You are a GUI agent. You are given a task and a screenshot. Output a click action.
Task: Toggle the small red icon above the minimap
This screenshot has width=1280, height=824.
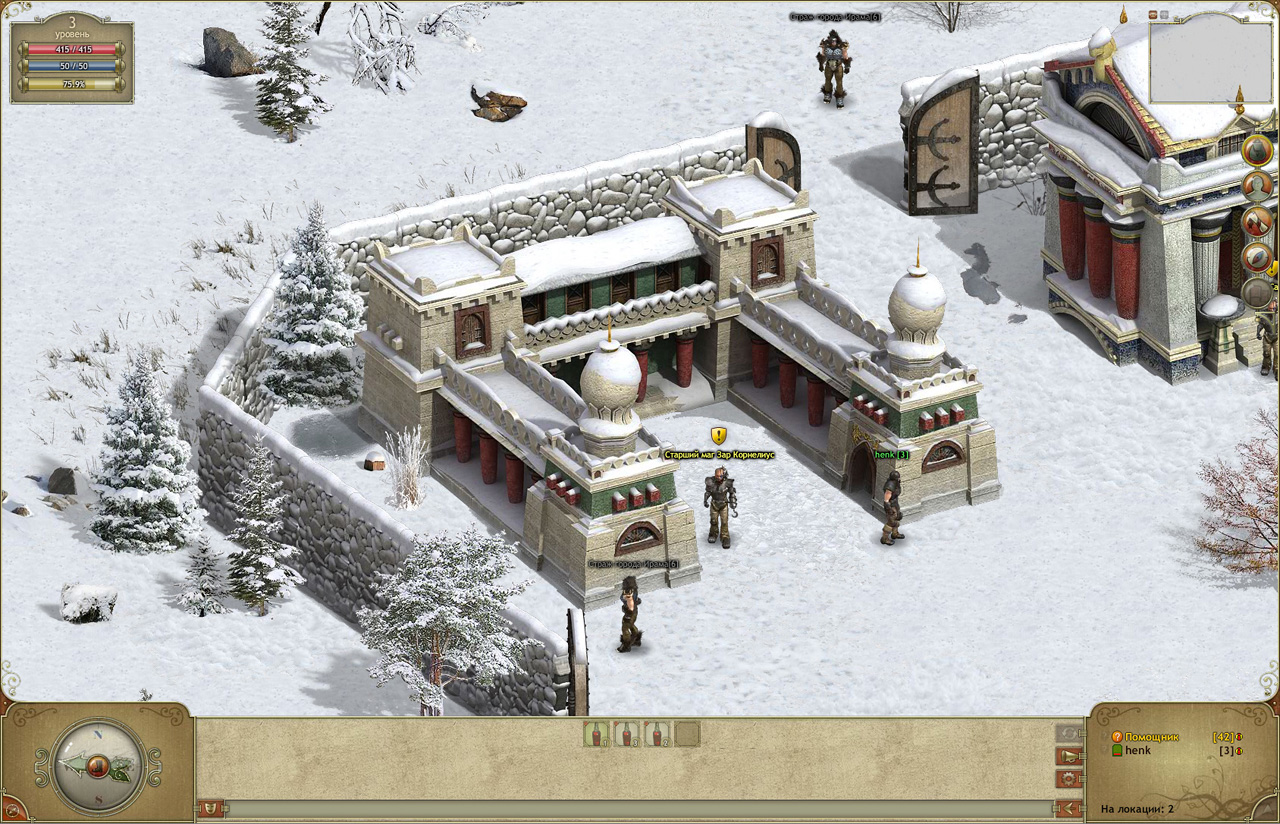[x=1153, y=15]
